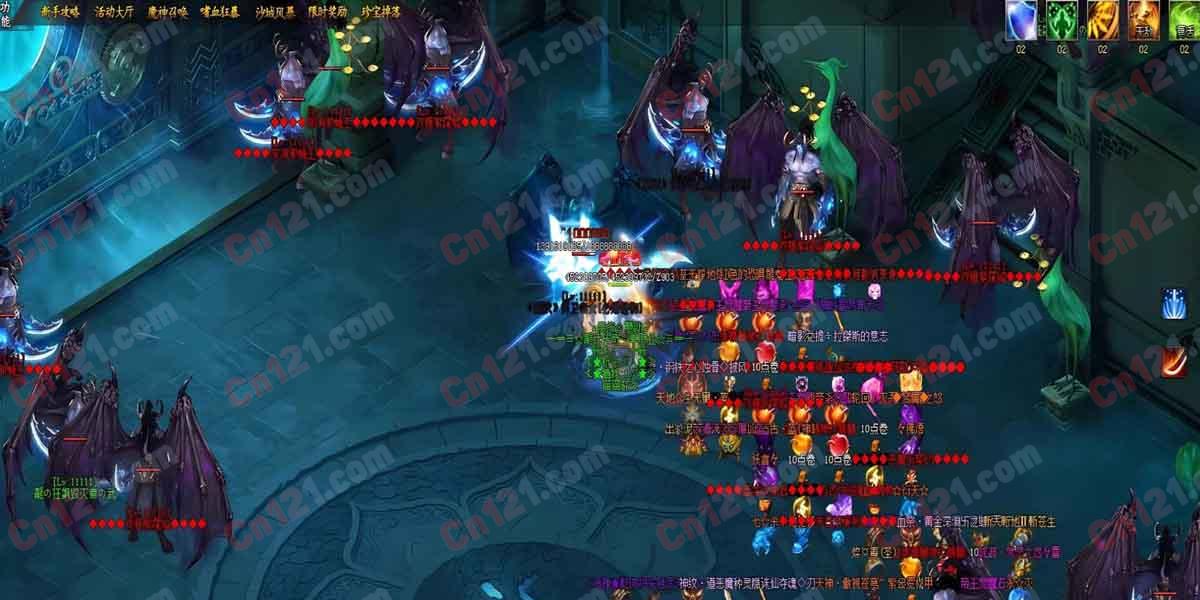The width and height of the screenshot is (1200, 600).
Task: Open the 新手攻略 beginner guide menu
Action: pos(60,12)
